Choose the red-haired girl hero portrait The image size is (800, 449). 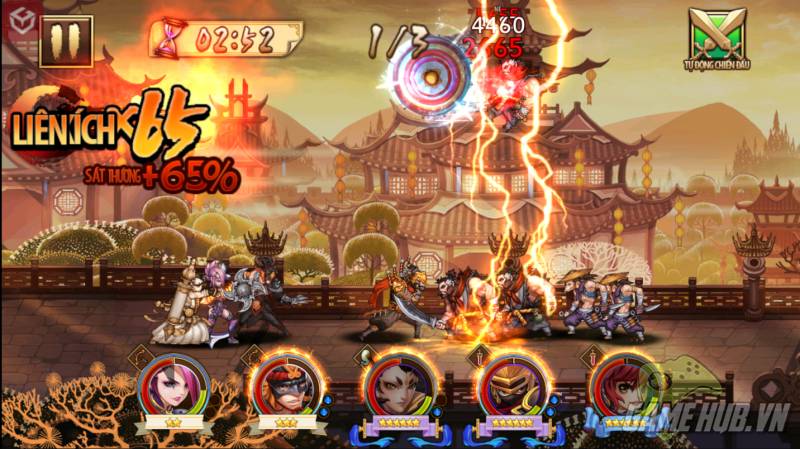tap(623, 387)
